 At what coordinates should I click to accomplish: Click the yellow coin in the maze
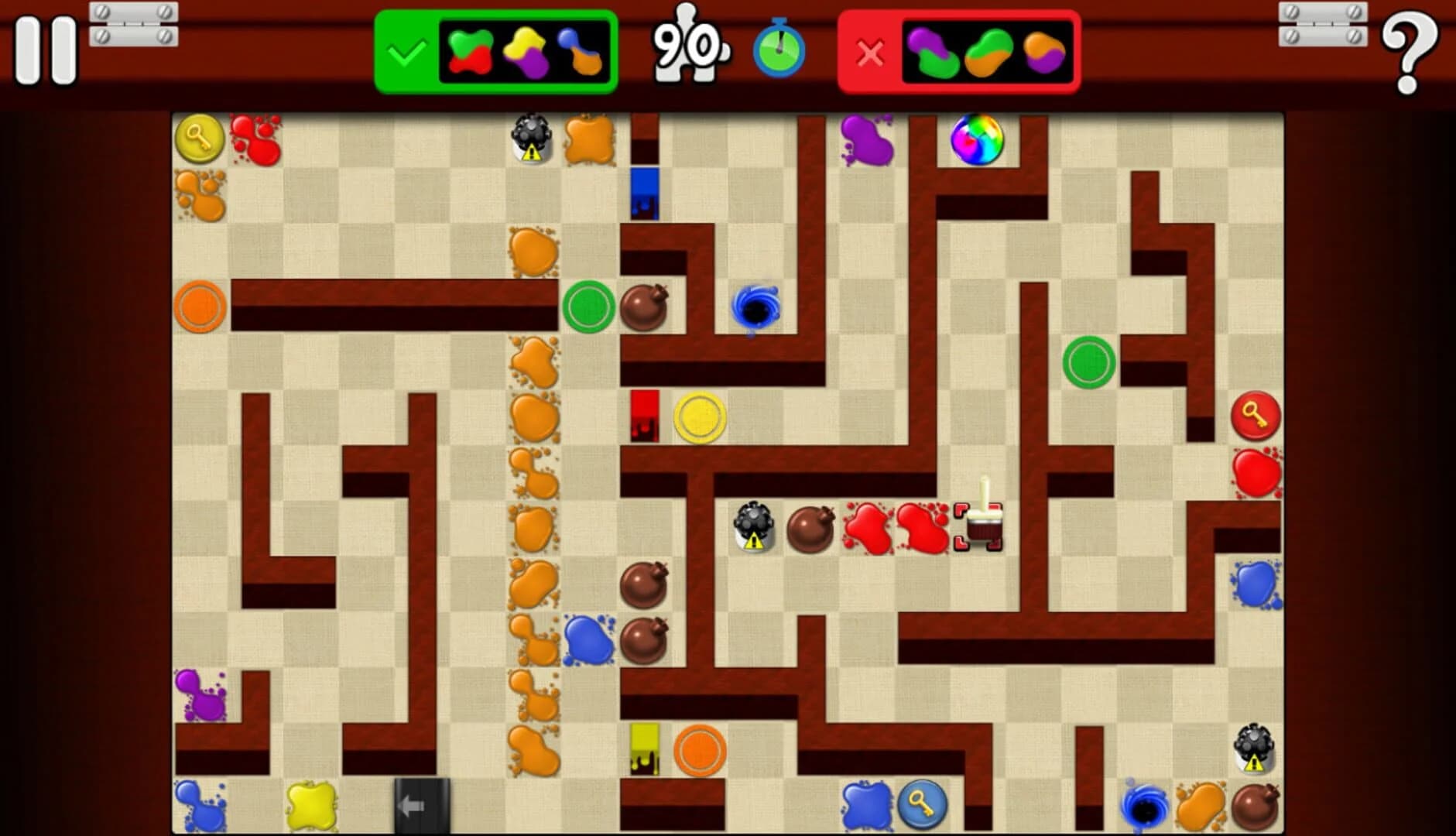[x=698, y=416]
